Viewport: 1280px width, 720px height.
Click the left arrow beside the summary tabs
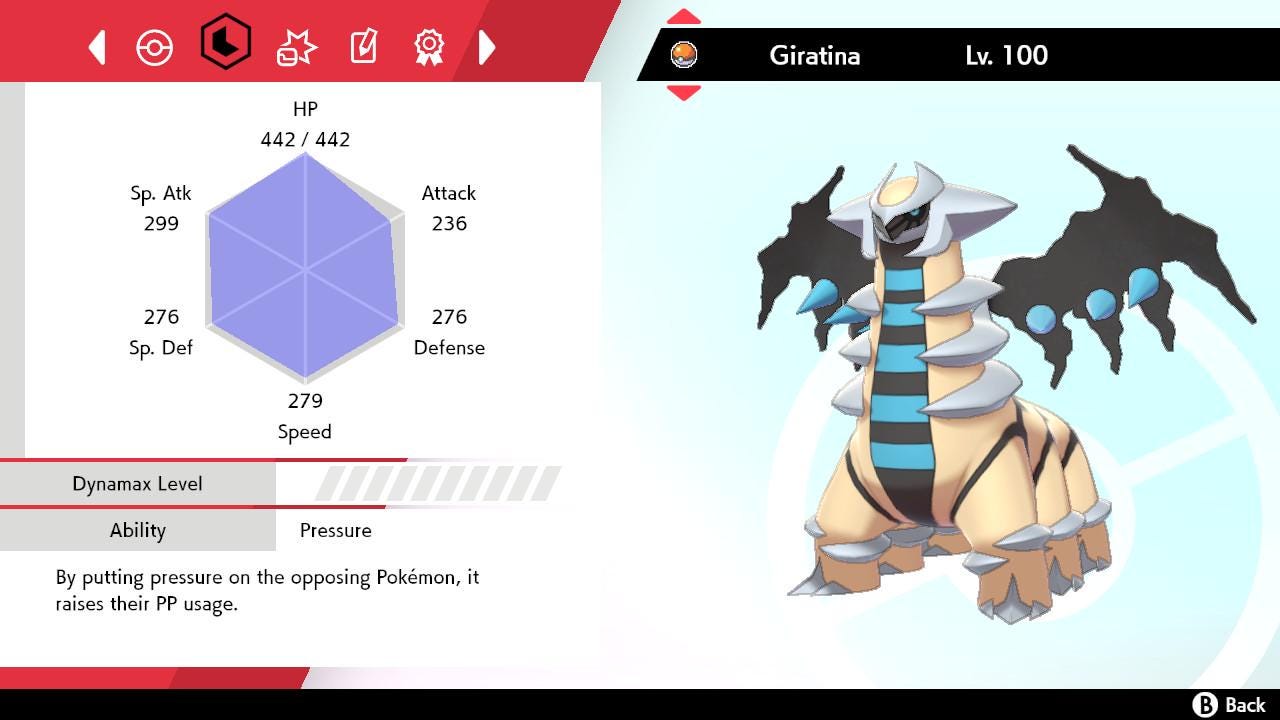97,47
